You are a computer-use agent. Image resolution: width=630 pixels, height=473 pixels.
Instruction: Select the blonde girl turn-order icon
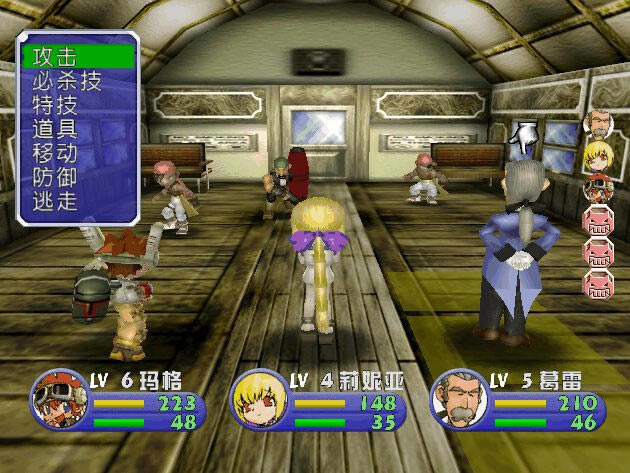(599, 155)
